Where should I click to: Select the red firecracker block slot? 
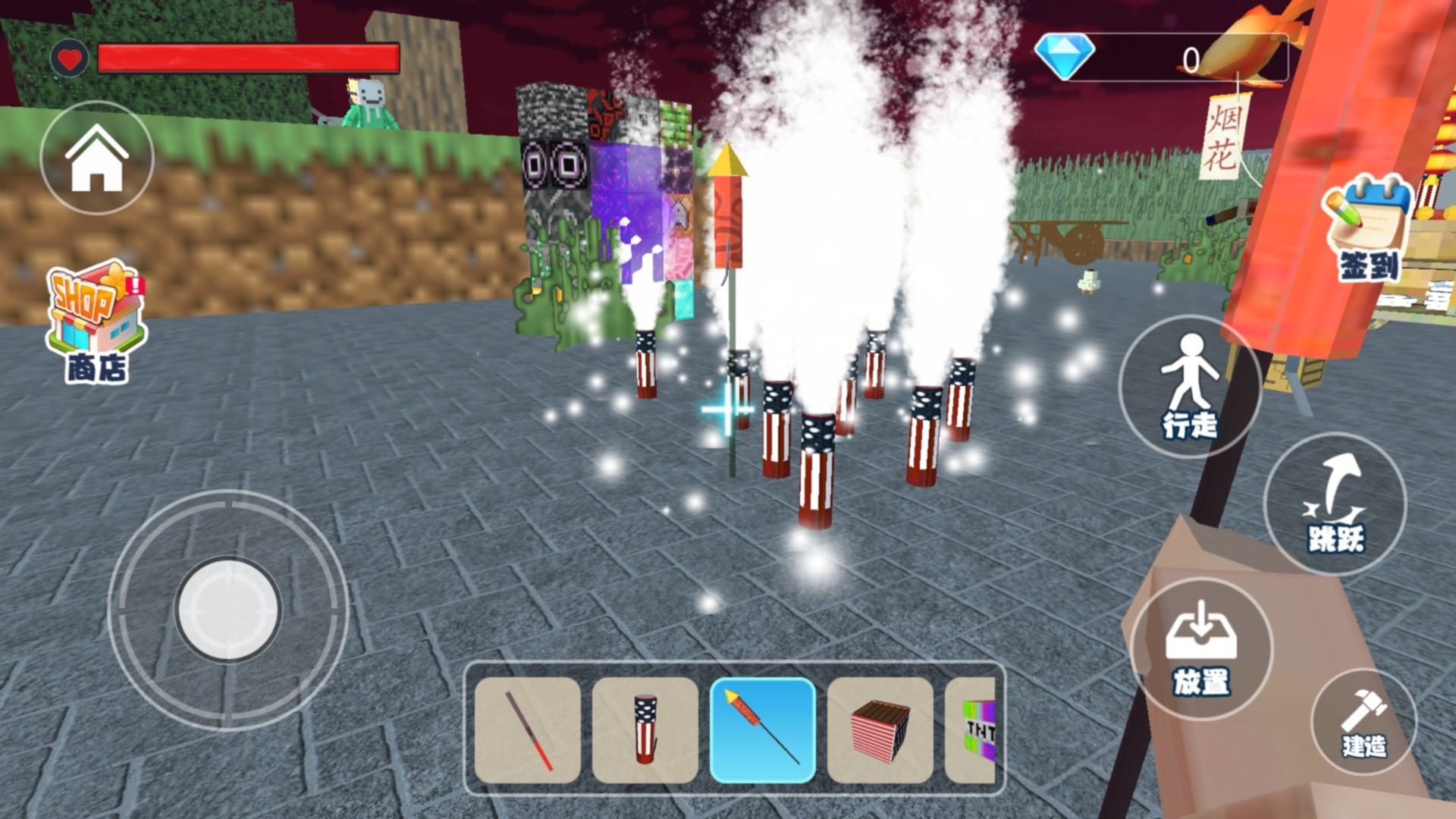tap(880, 730)
